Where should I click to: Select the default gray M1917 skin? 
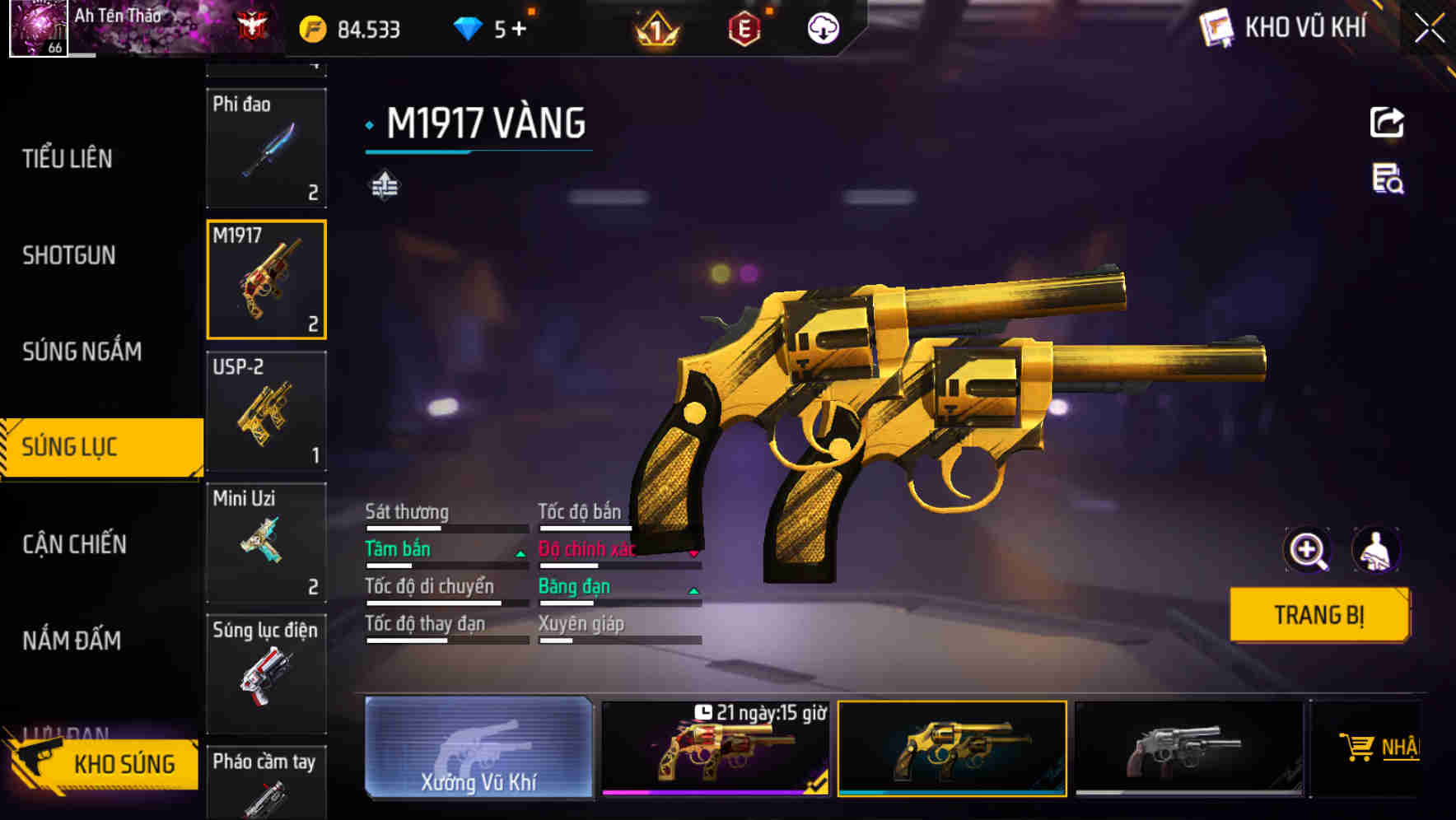click(x=1188, y=748)
